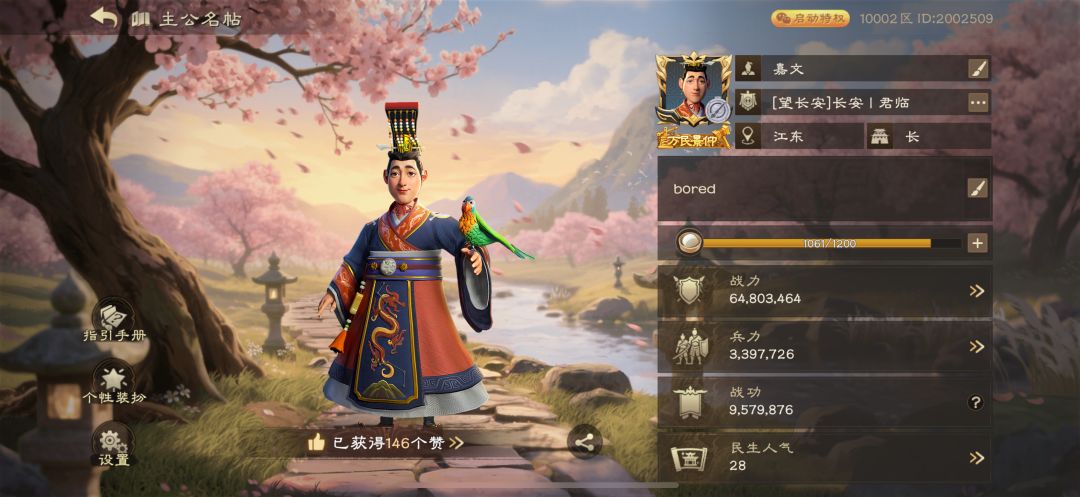Open the 指引手册 guide handbook
1080x497 pixels.
(114, 320)
